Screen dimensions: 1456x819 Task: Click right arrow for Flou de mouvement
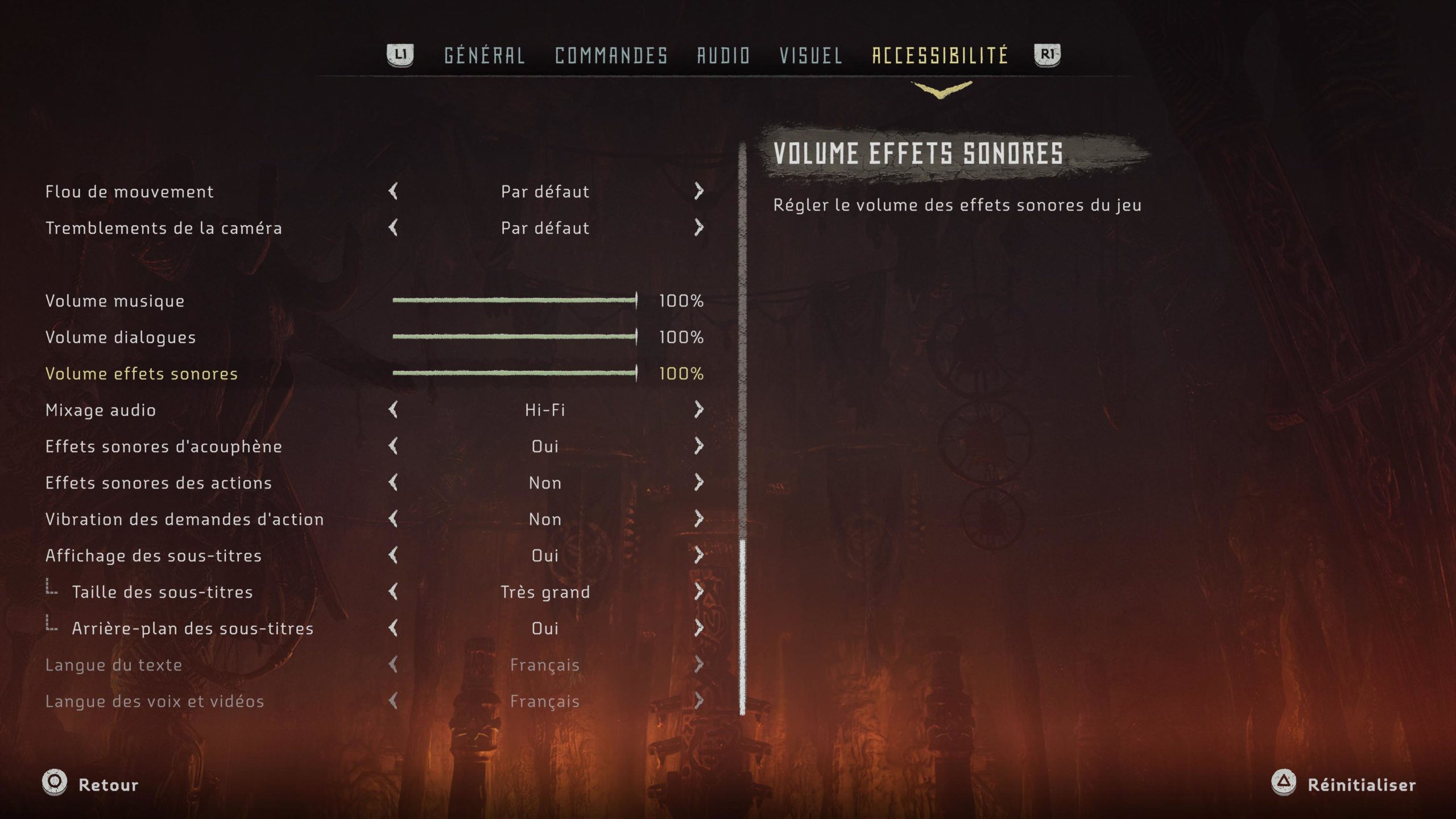[x=699, y=191]
